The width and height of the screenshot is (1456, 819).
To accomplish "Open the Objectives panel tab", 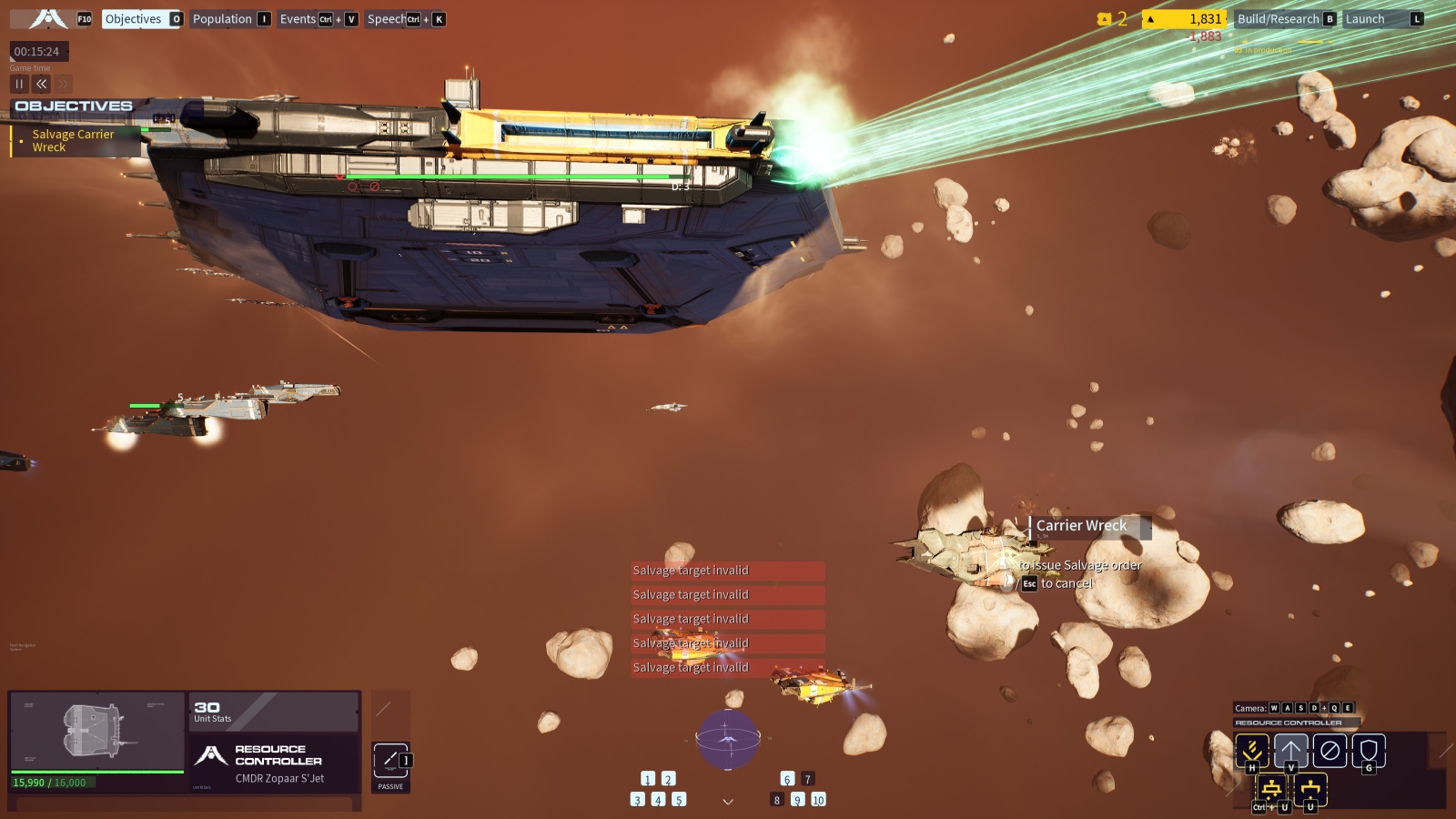I will pos(134,19).
